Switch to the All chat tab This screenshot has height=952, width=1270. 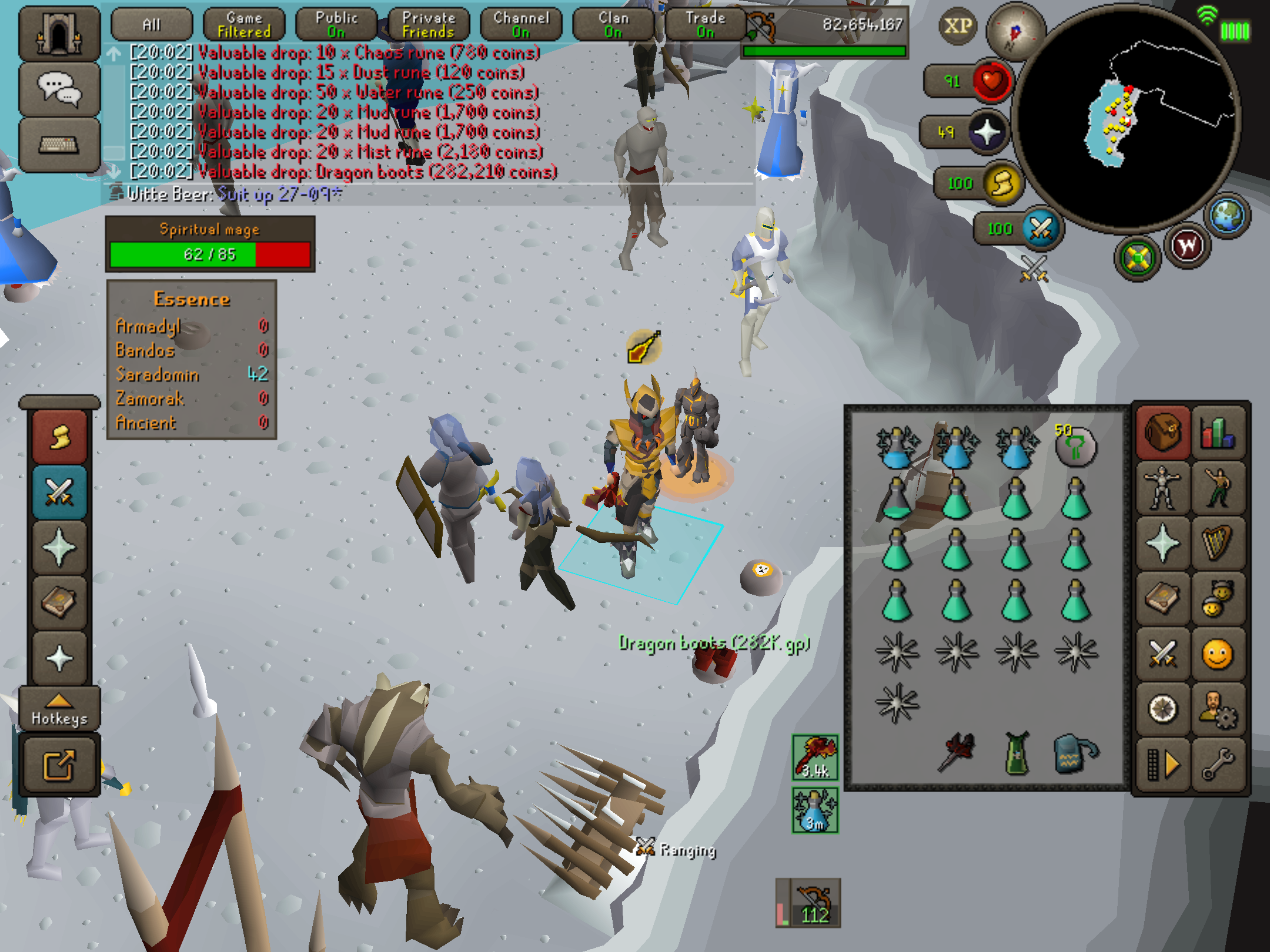[x=152, y=25]
